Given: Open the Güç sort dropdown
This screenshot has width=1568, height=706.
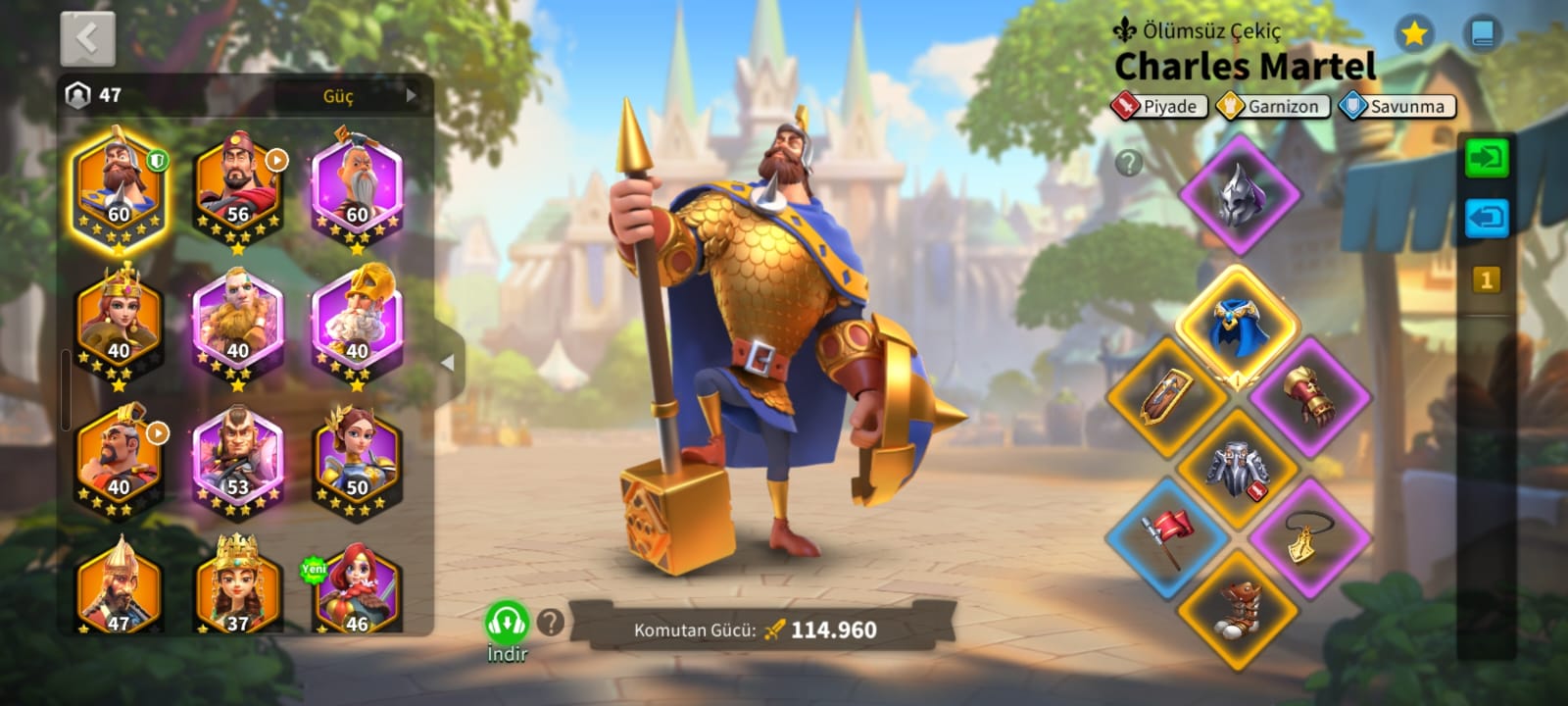Looking at the screenshot, I should (353, 95).
